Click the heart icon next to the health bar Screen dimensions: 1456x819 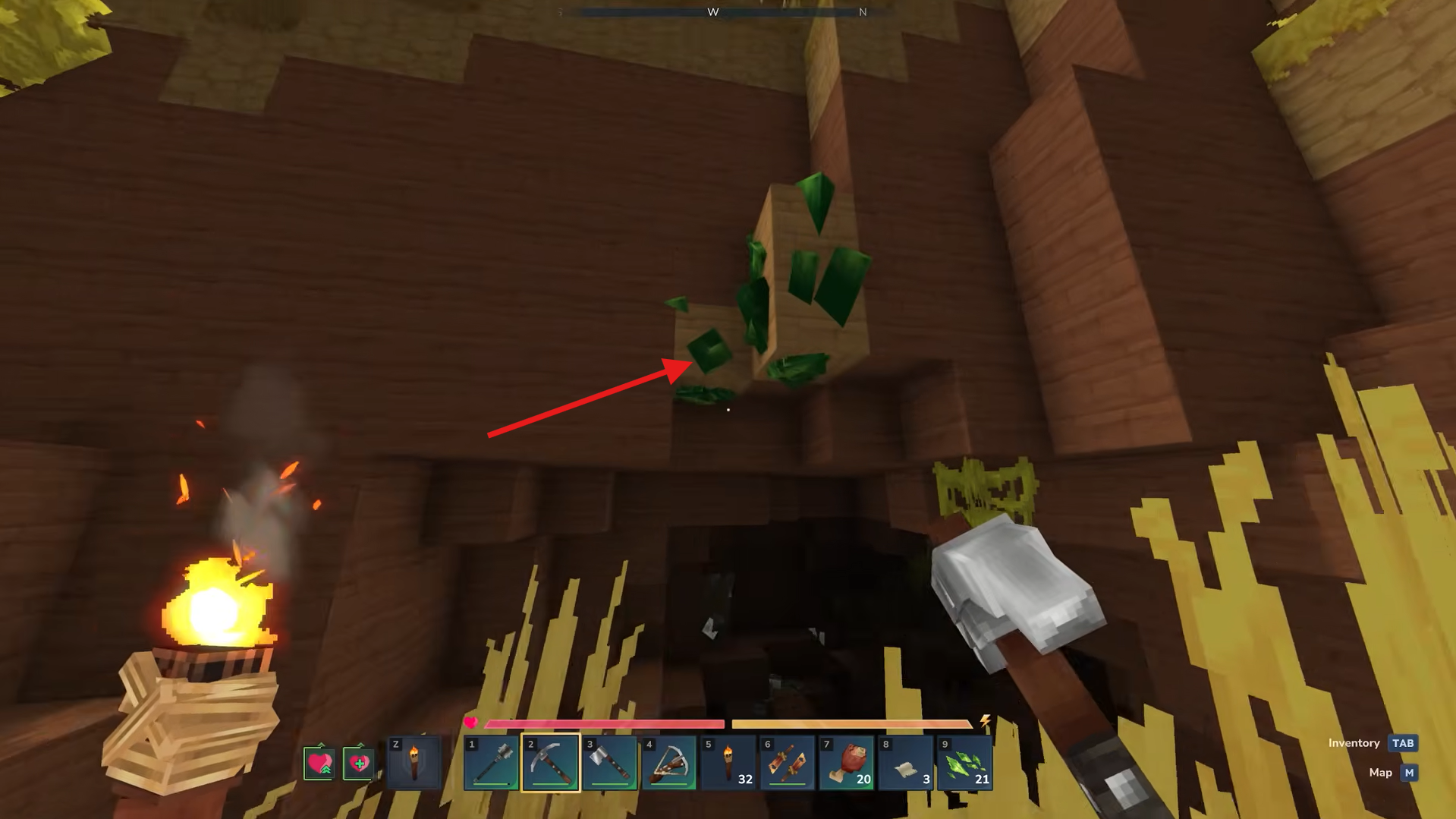(x=472, y=723)
